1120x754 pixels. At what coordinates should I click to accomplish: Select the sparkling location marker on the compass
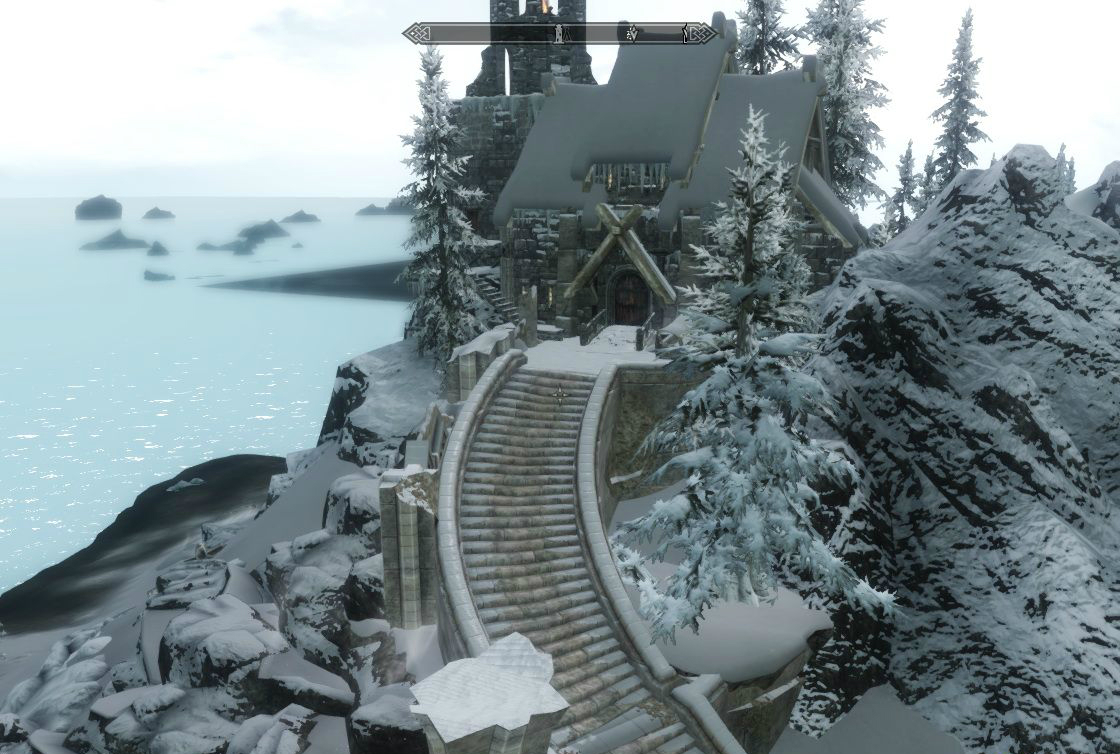coord(632,34)
